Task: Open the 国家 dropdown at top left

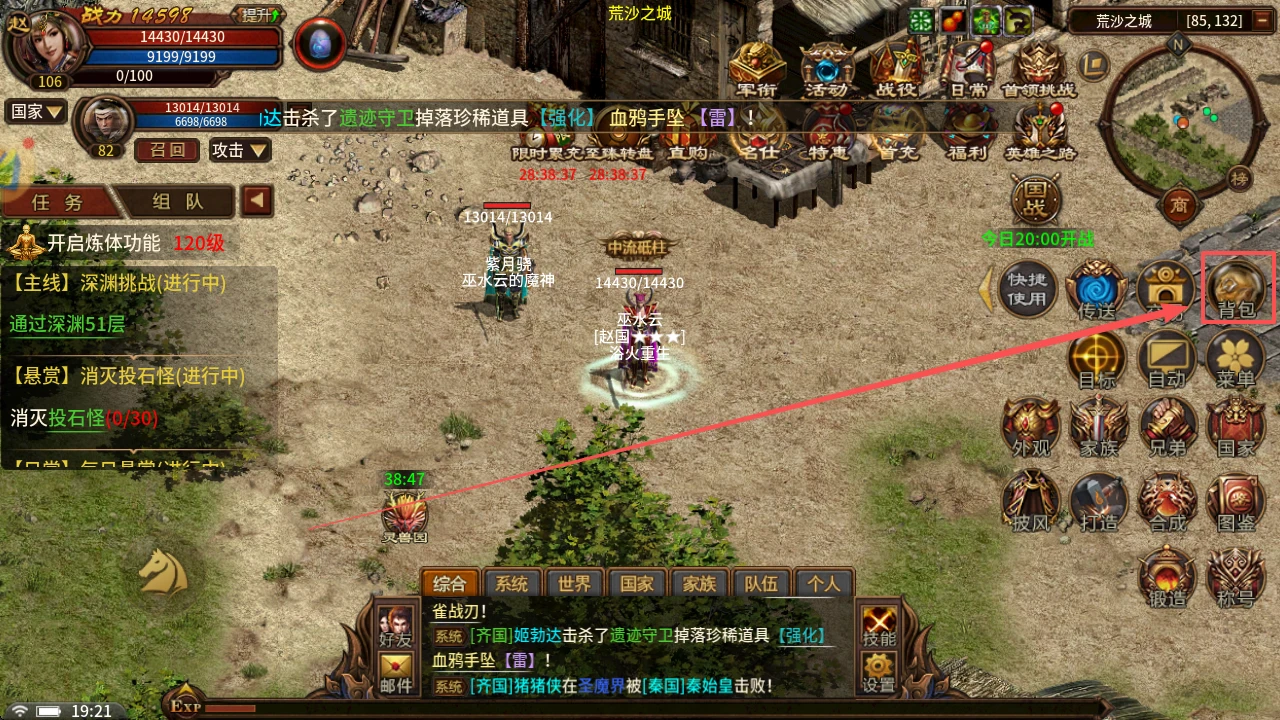Action: tap(36, 110)
